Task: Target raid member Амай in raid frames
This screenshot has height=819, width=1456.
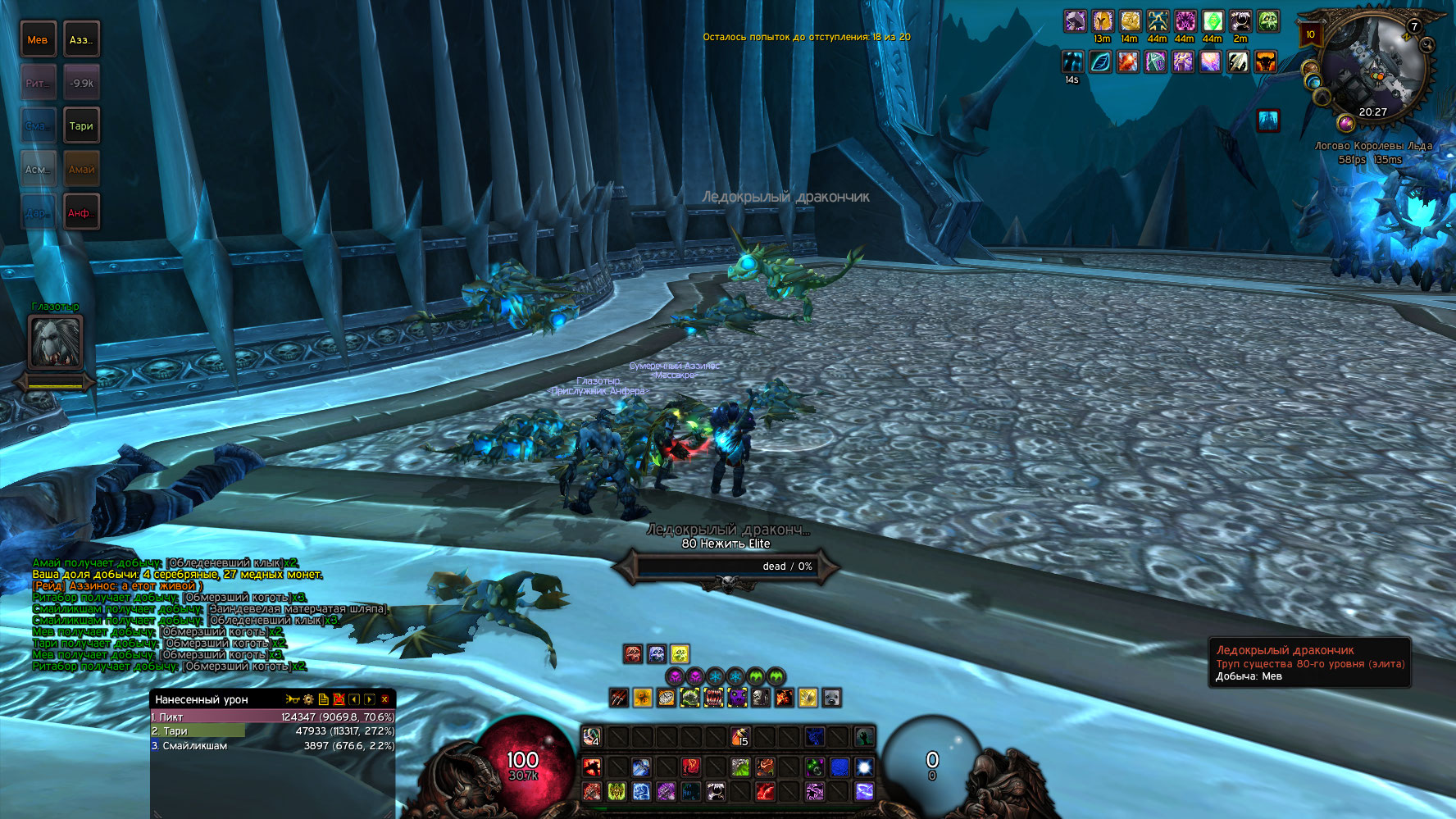Action: [x=81, y=170]
